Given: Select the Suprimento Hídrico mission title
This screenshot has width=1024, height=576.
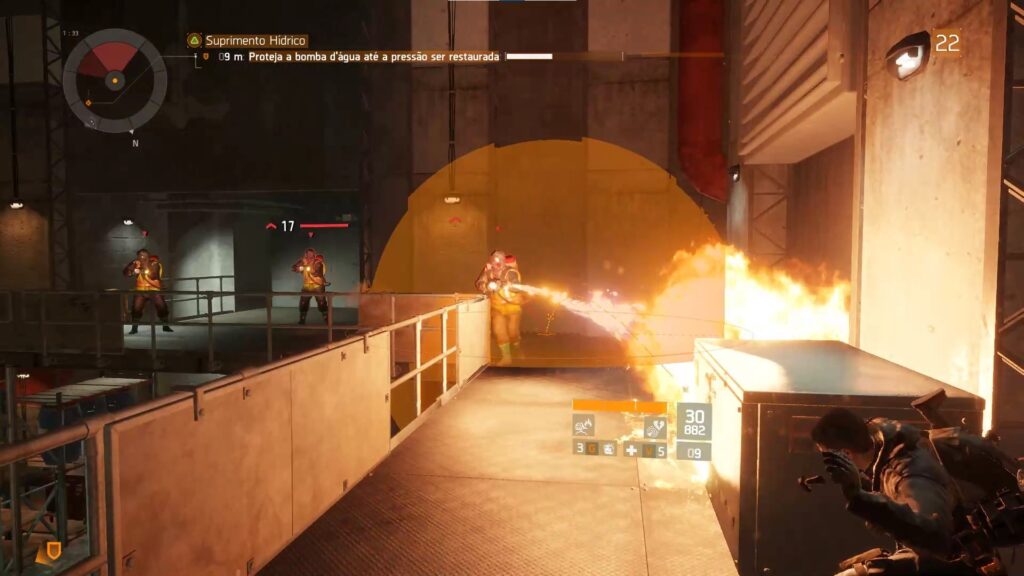Looking at the screenshot, I should click(x=255, y=41).
